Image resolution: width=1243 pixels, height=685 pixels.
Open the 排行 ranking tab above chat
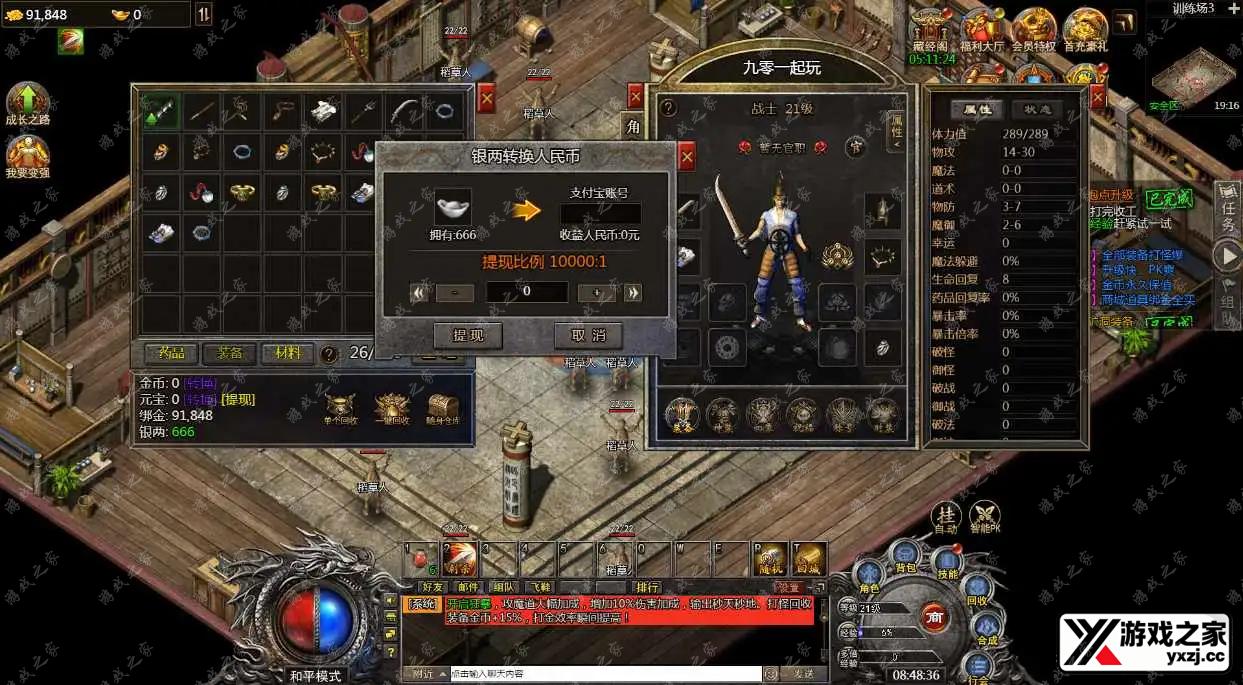647,587
